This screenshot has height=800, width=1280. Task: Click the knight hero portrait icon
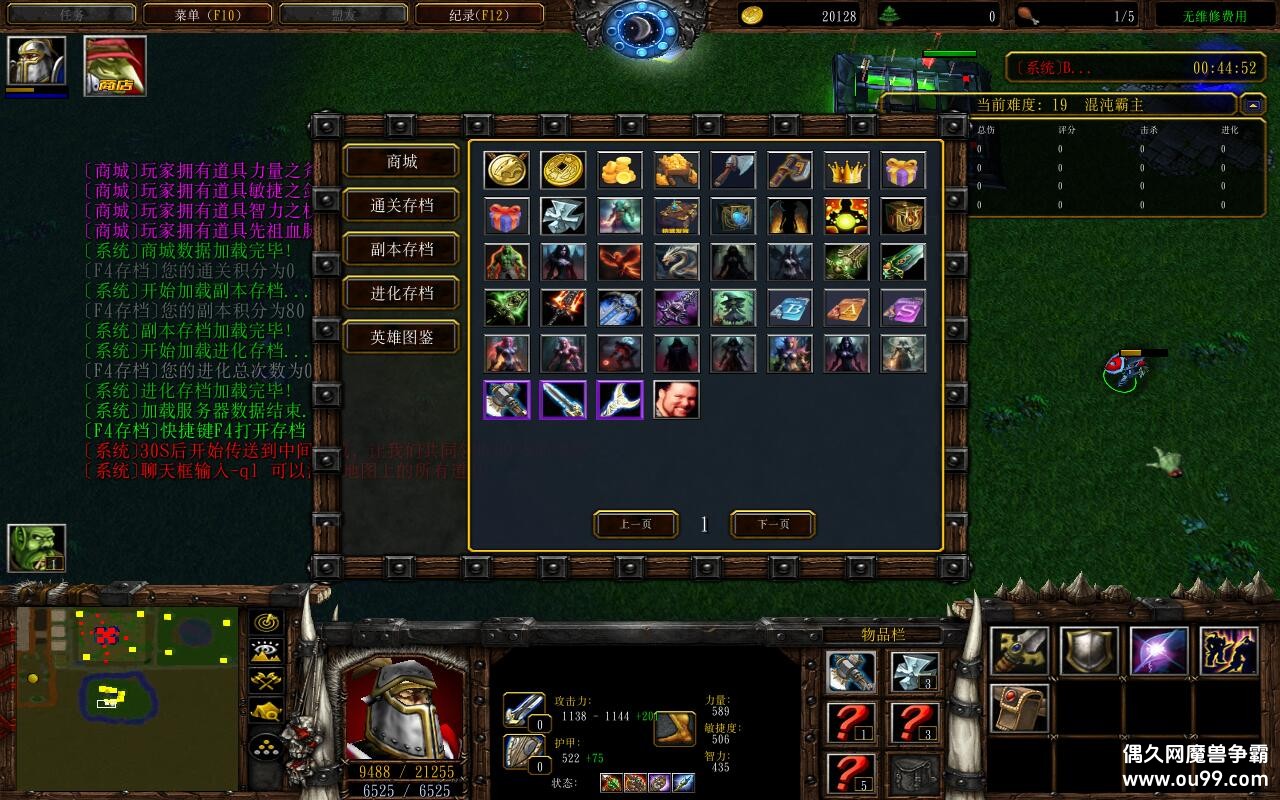[37, 62]
